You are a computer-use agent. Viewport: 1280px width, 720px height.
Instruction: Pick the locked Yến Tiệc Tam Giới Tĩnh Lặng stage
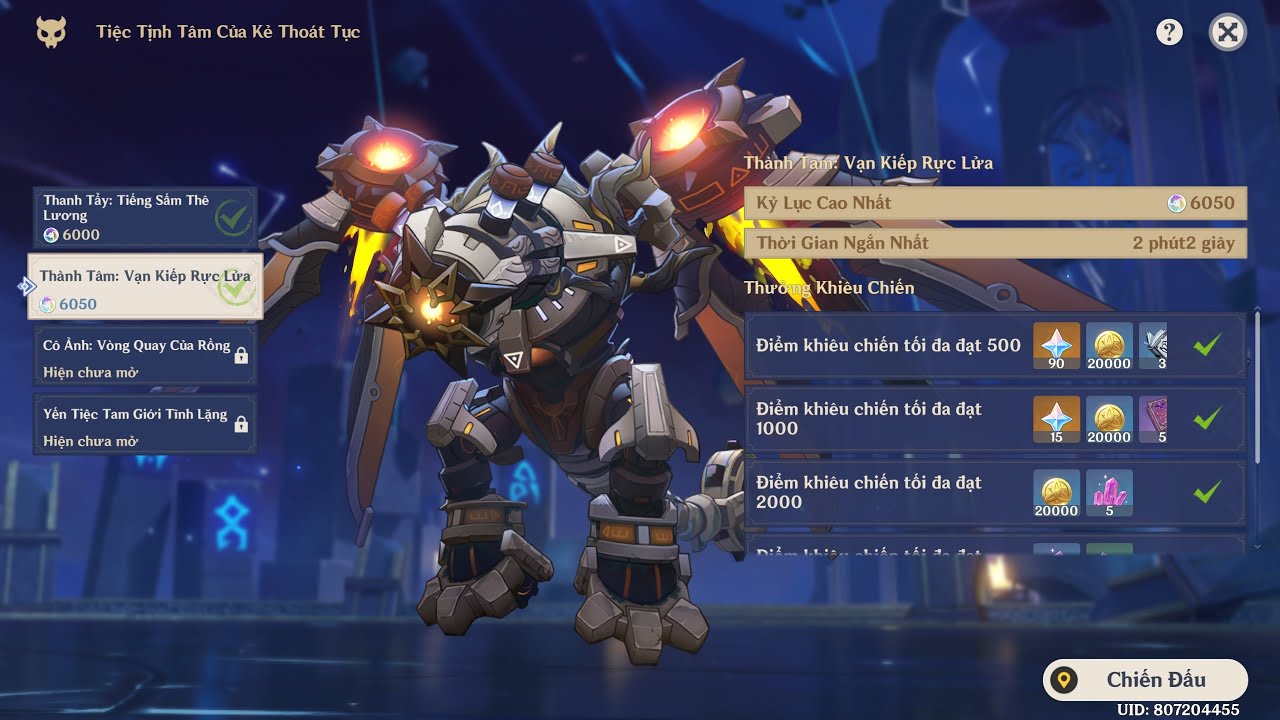click(x=145, y=426)
